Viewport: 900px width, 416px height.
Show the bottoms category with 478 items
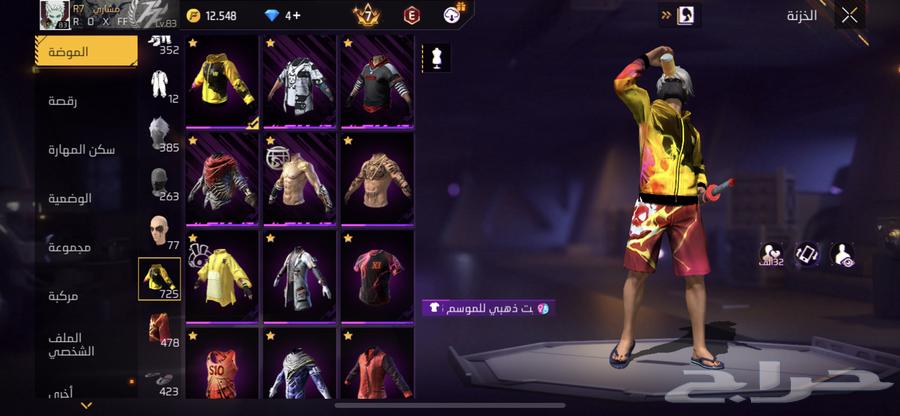(x=160, y=330)
